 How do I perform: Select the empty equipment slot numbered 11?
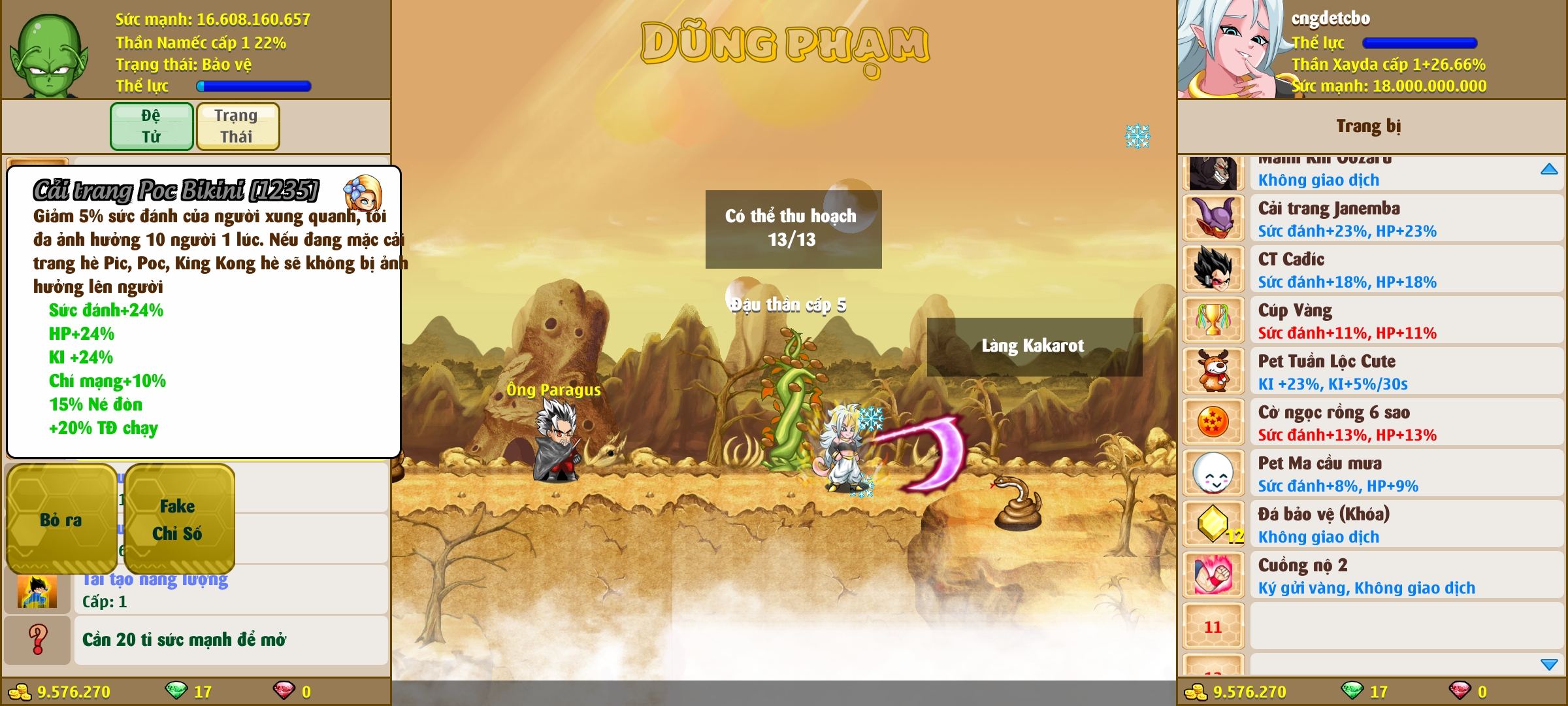(1213, 627)
